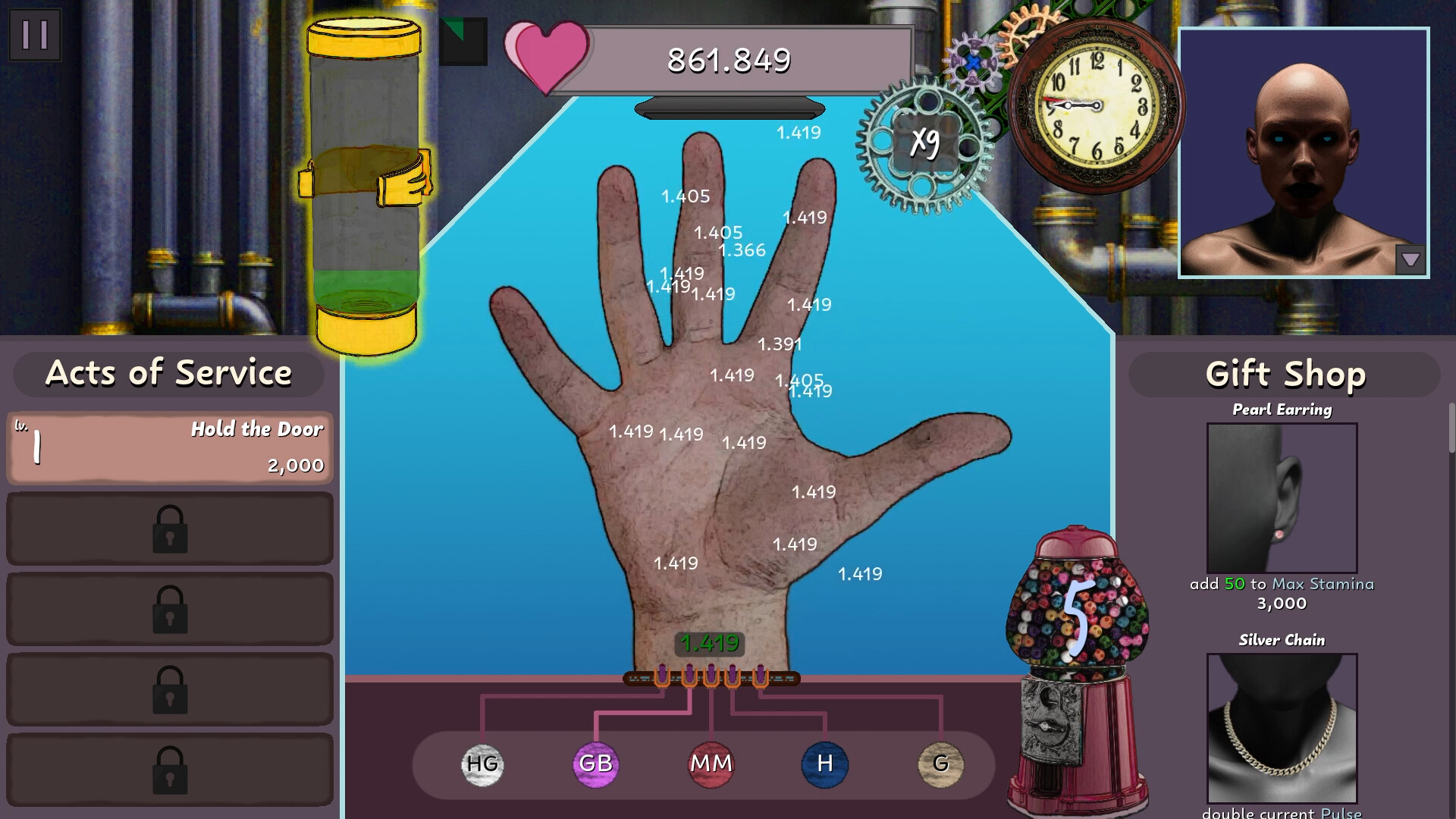
Task: Open the Acts of Service panel header
Action: coord(169,373)
